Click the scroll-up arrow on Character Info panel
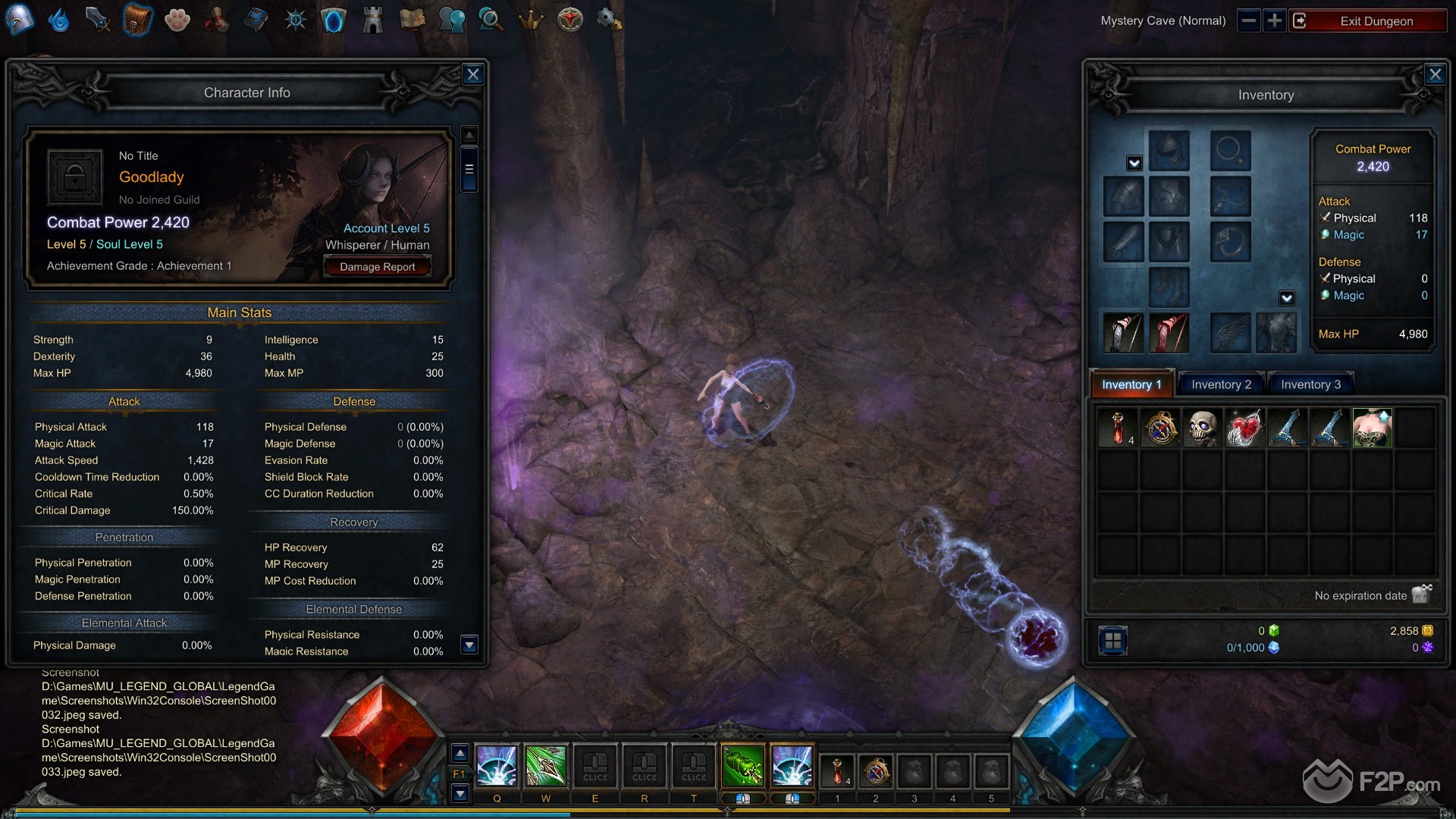Image resolution: width=1456 pixels, height=819 pixels. (469, 133)
